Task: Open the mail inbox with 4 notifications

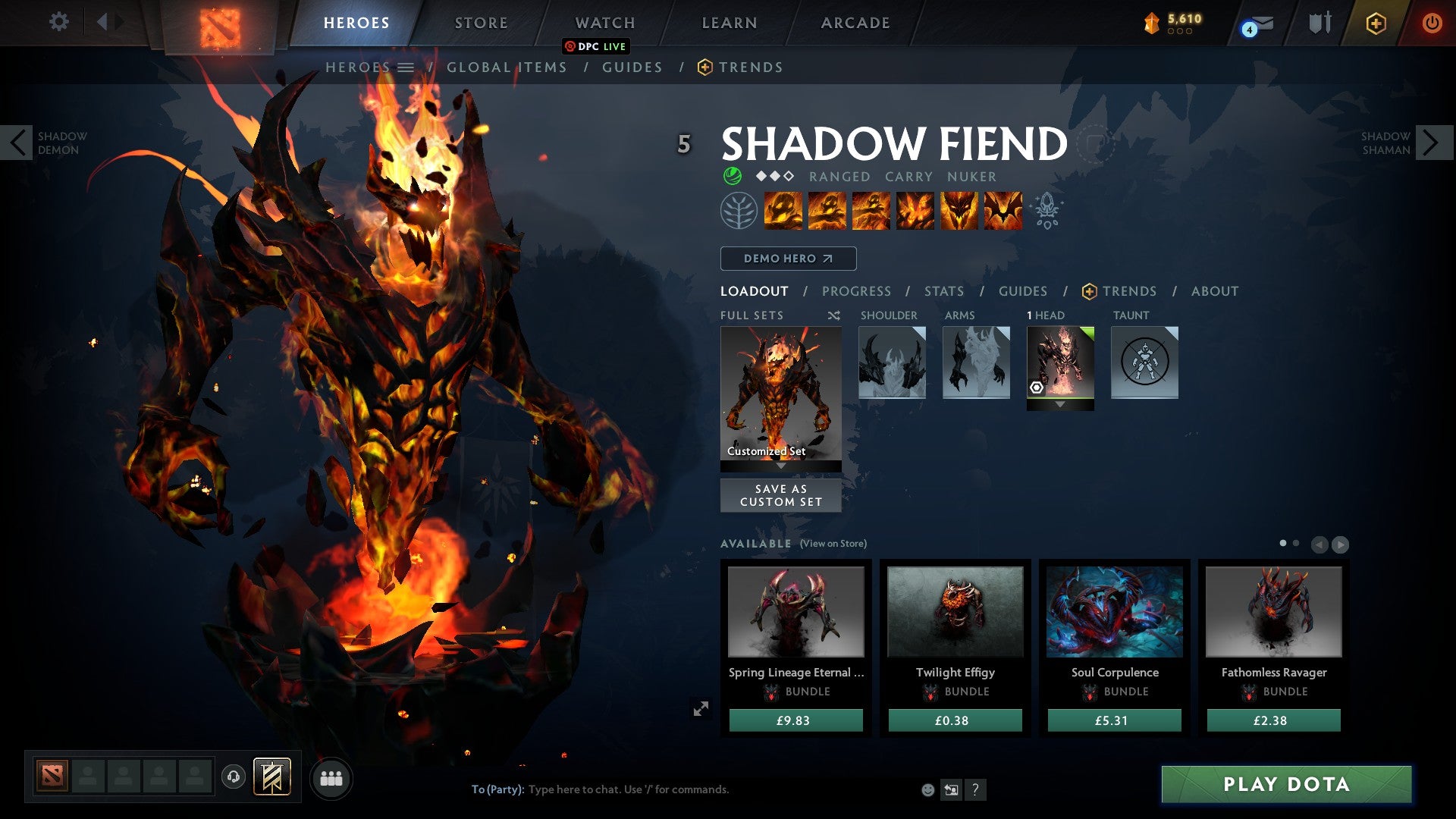Action: 1254,24
